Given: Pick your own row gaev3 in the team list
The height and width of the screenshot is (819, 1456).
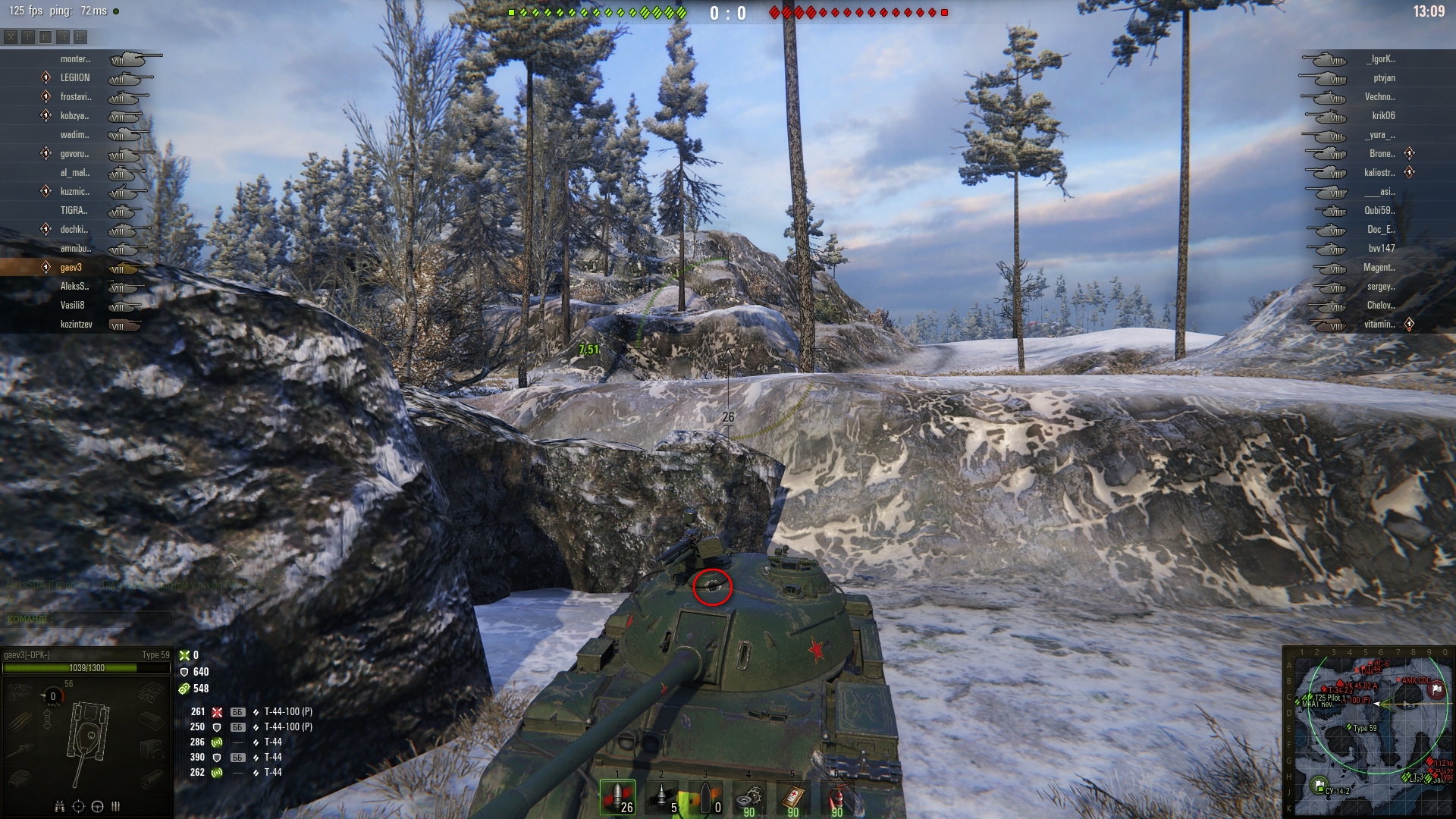Looking at the screenshot, I should pos(71,268).
